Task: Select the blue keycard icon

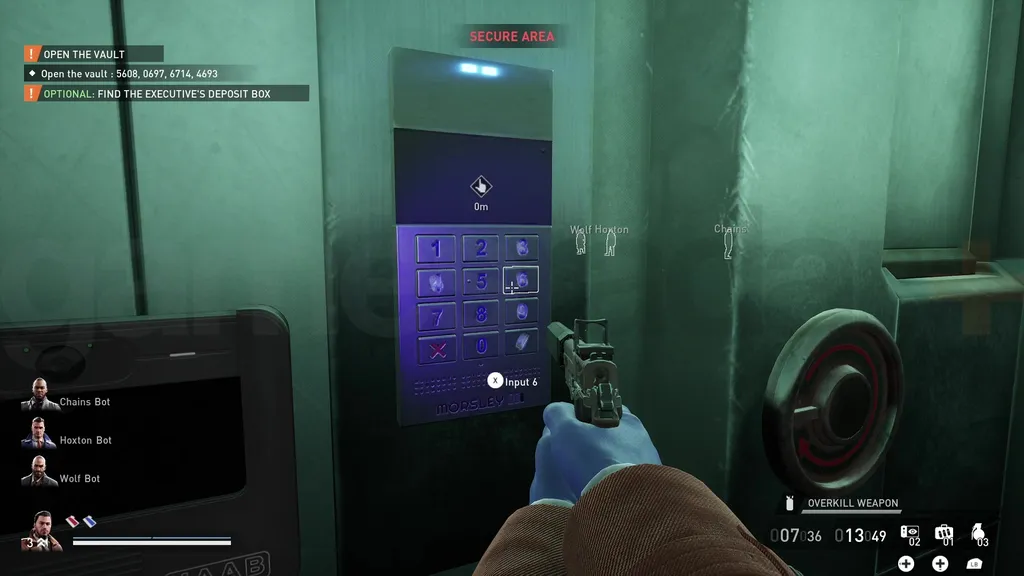Action: 88,520
